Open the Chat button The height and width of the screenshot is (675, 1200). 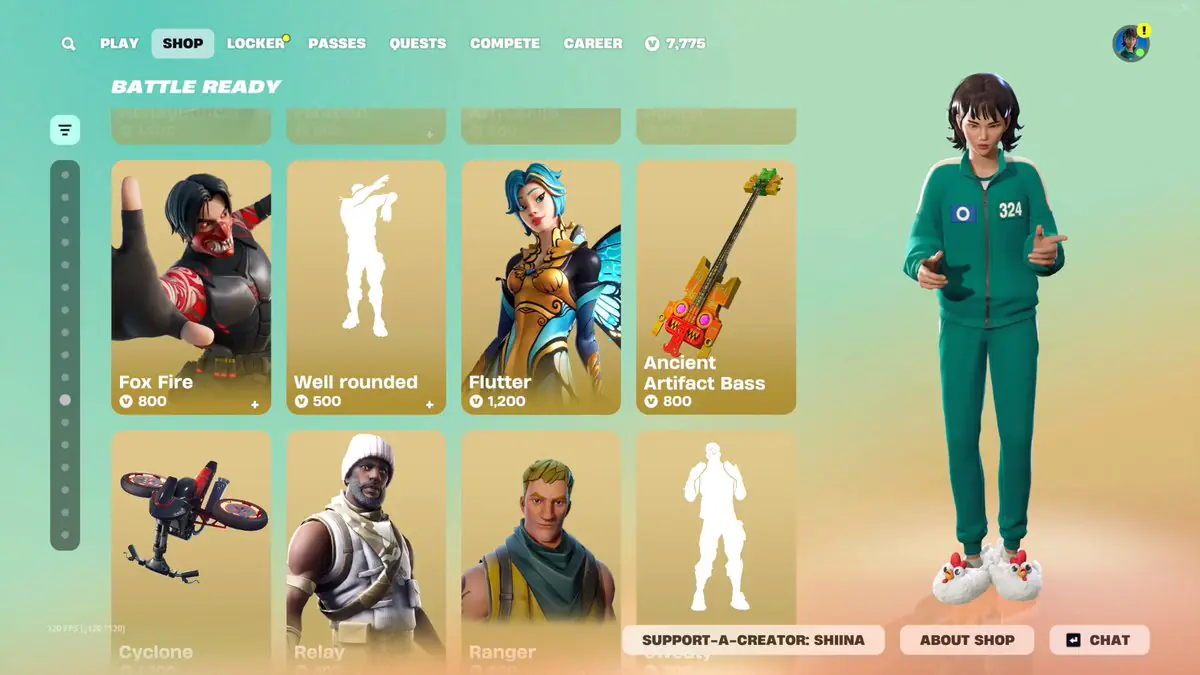click(x=1099, y=640)
